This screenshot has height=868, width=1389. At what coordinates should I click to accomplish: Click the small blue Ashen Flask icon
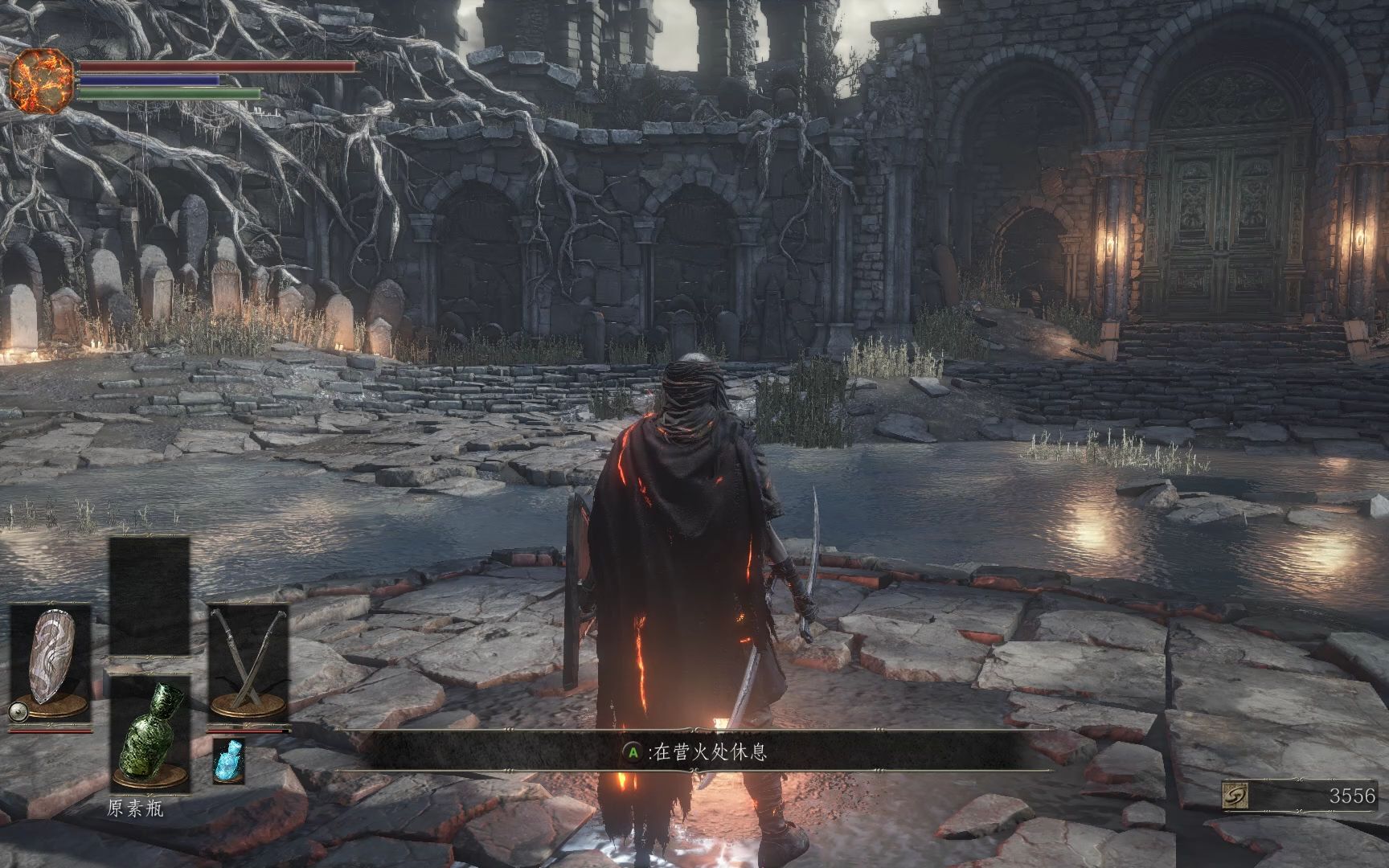(229, 760)
